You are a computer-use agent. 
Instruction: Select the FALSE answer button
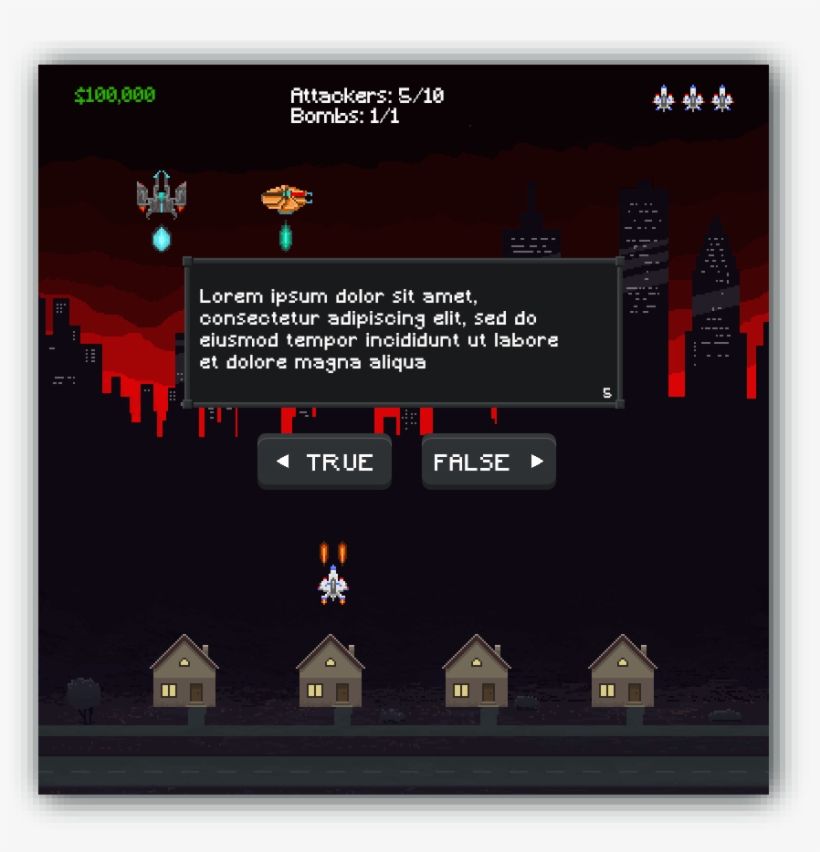pos(488,462)
